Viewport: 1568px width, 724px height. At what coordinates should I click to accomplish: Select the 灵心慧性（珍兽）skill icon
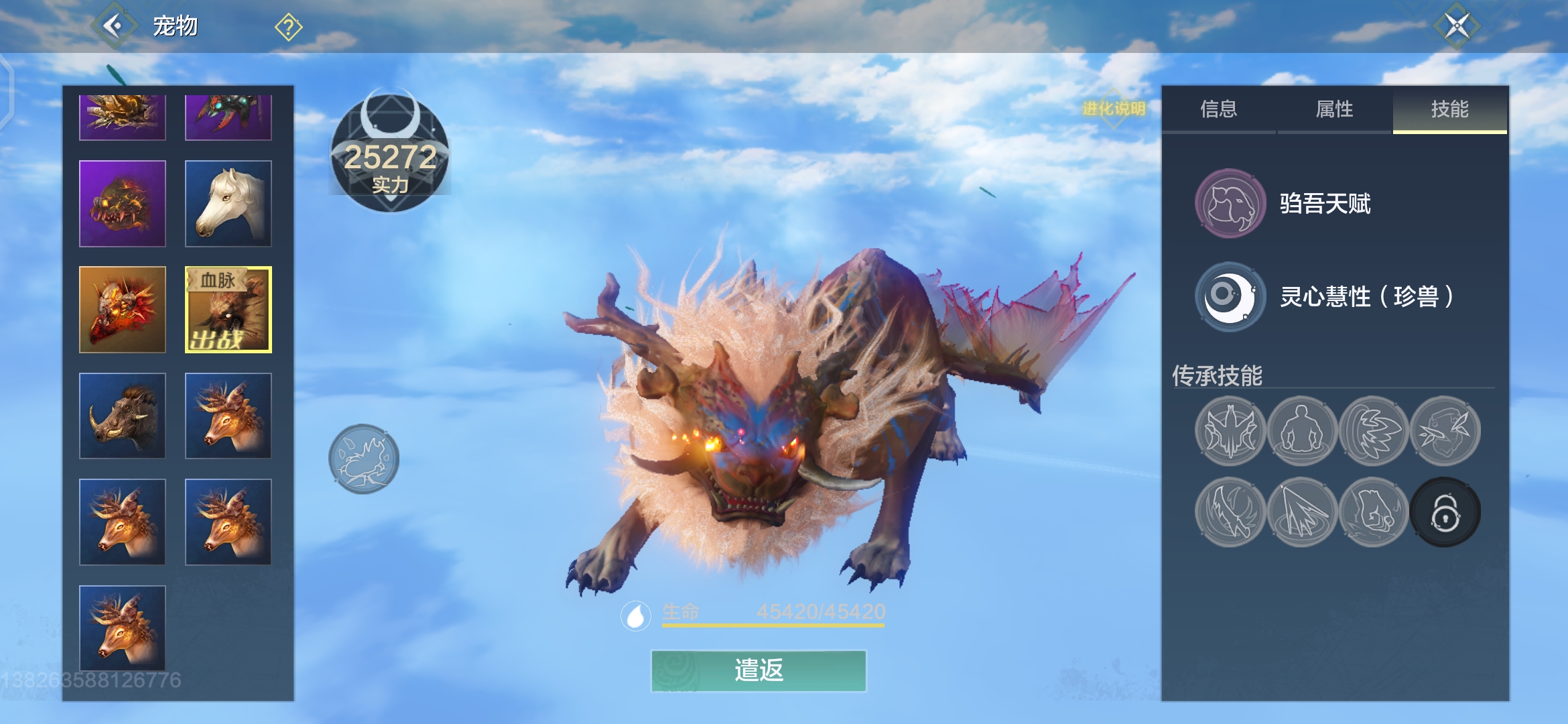1230,297
